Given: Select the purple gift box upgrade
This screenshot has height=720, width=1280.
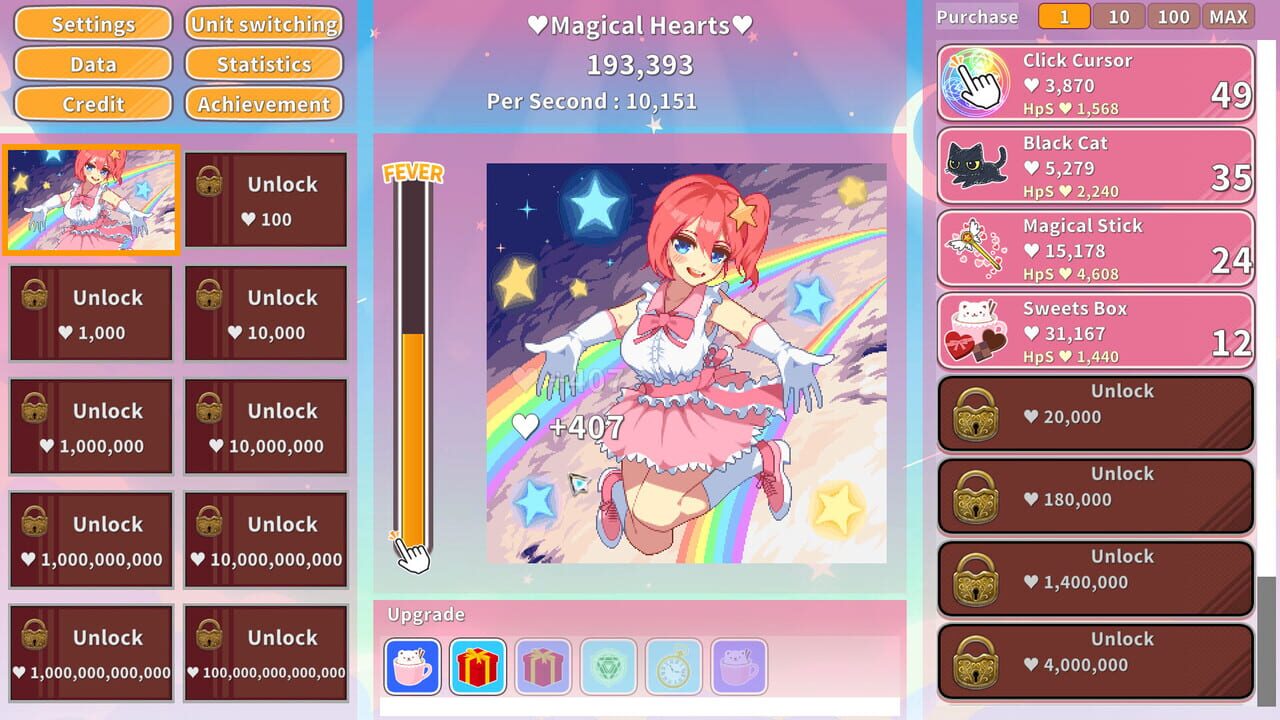Looking at the screenshot, I should tap(542, 666).
